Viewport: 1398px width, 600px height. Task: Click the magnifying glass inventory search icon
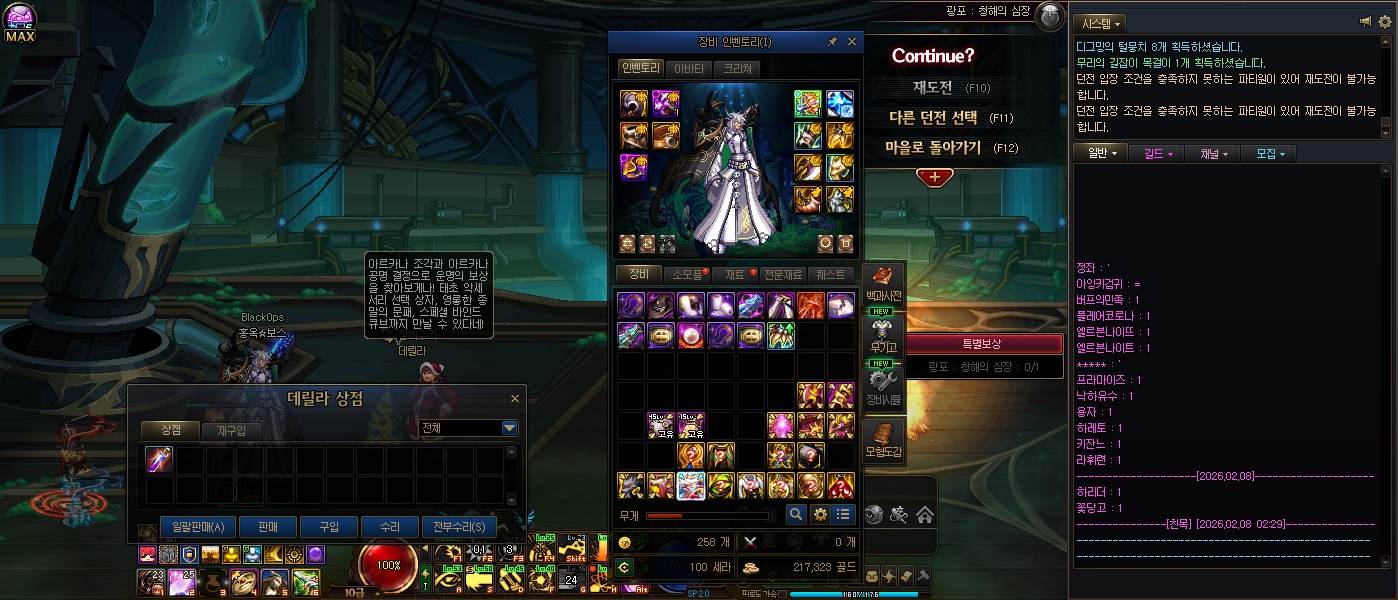point(796,514)
